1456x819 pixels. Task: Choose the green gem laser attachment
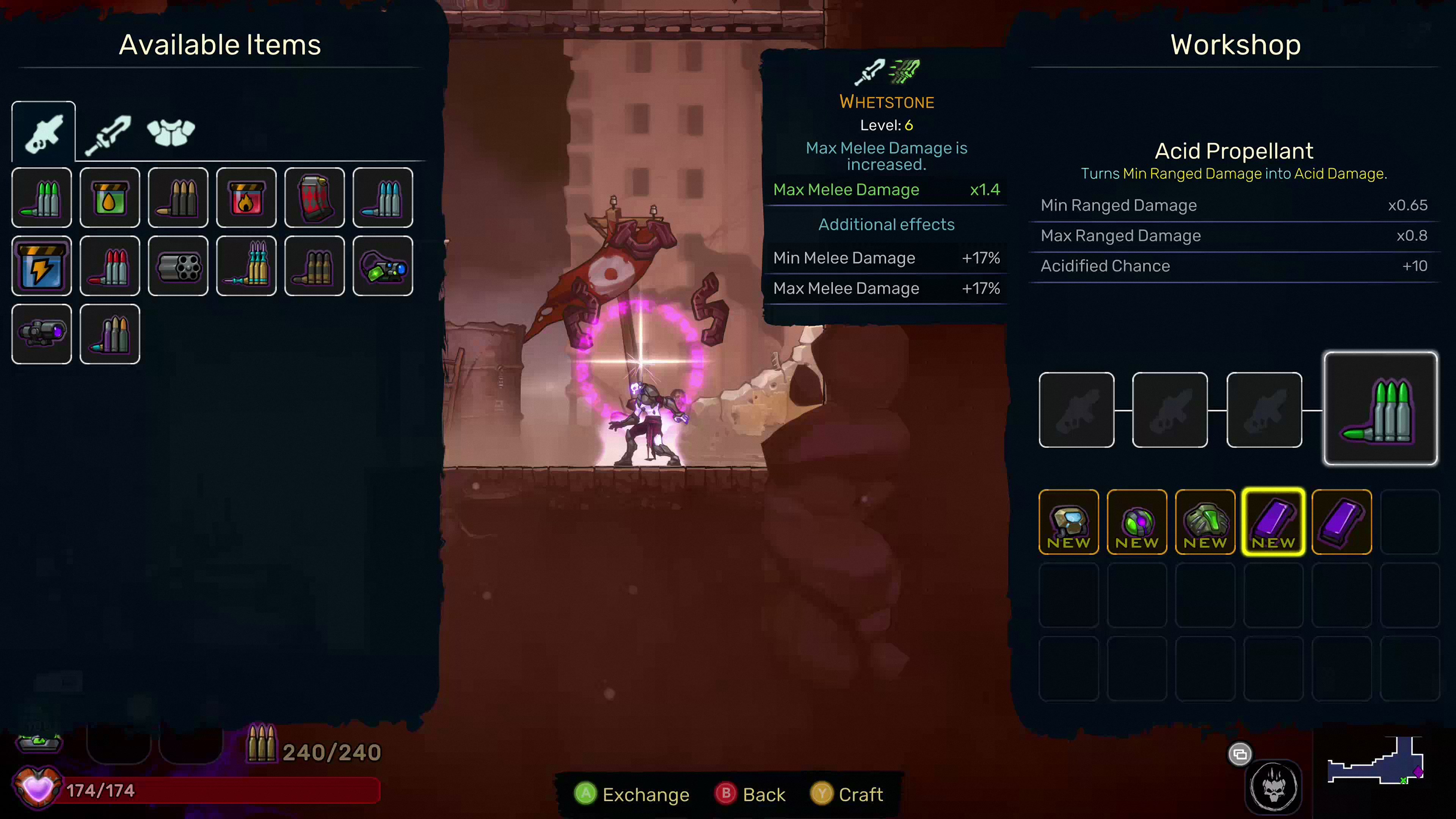click(x=383, y=266)
